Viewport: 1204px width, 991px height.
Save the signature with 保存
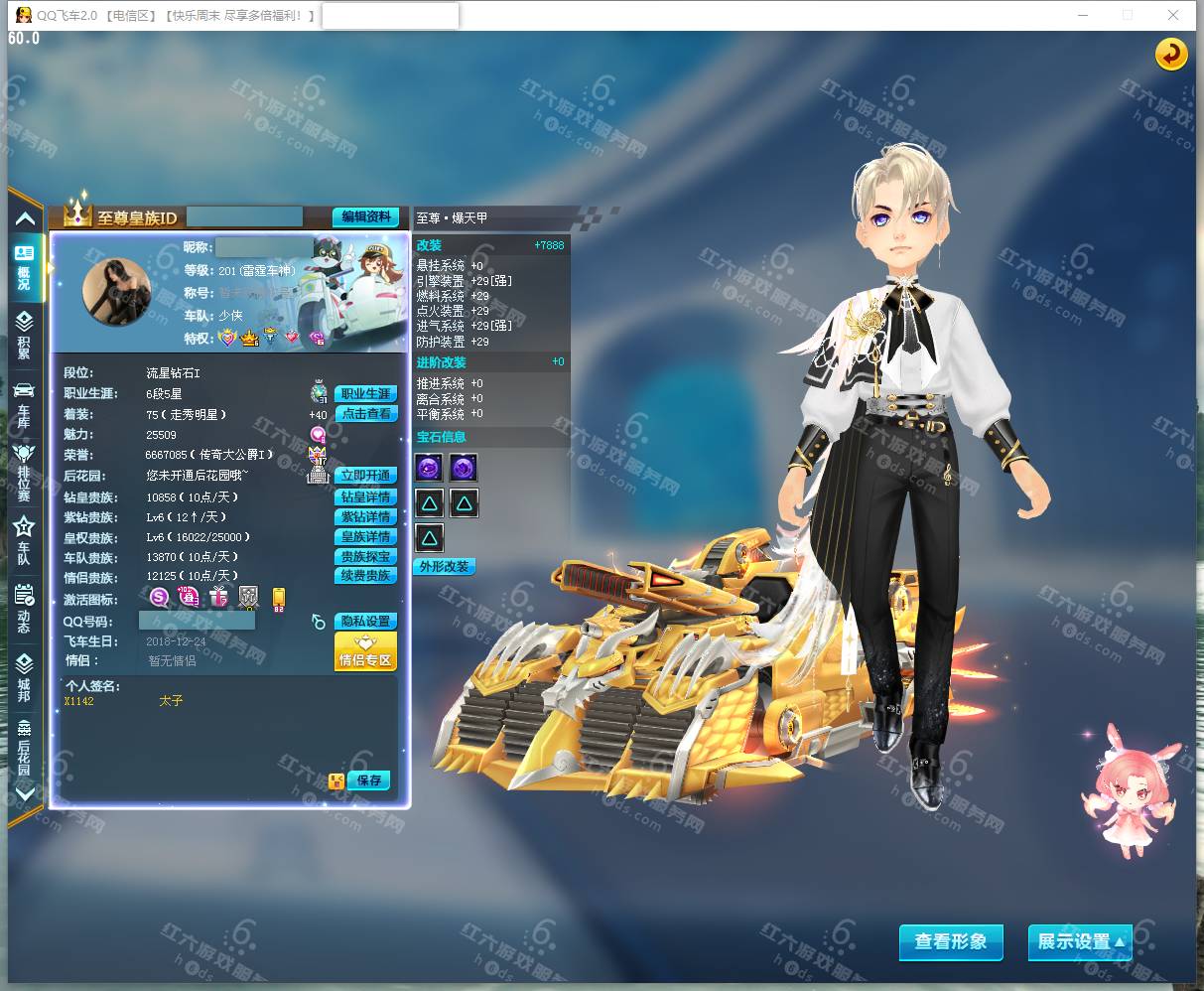click(369, 780)
